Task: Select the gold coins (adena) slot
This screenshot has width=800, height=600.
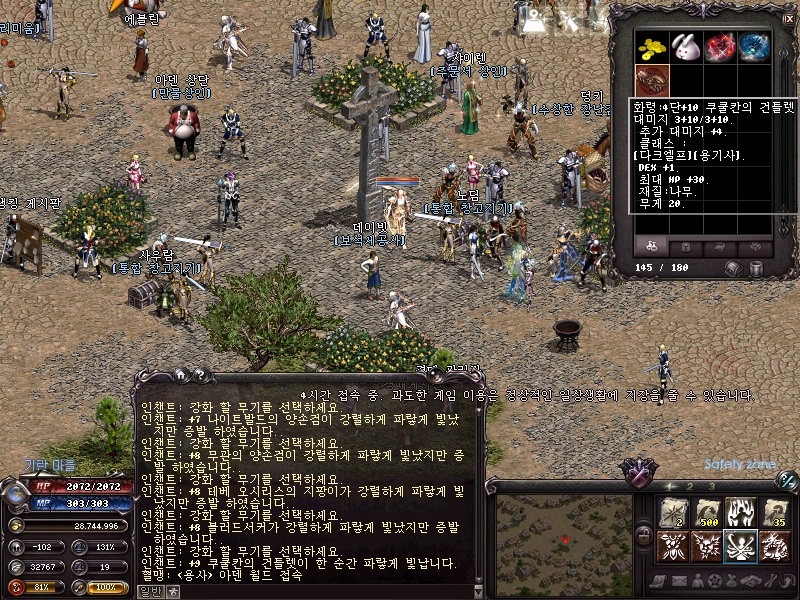Action: point(651,47)
